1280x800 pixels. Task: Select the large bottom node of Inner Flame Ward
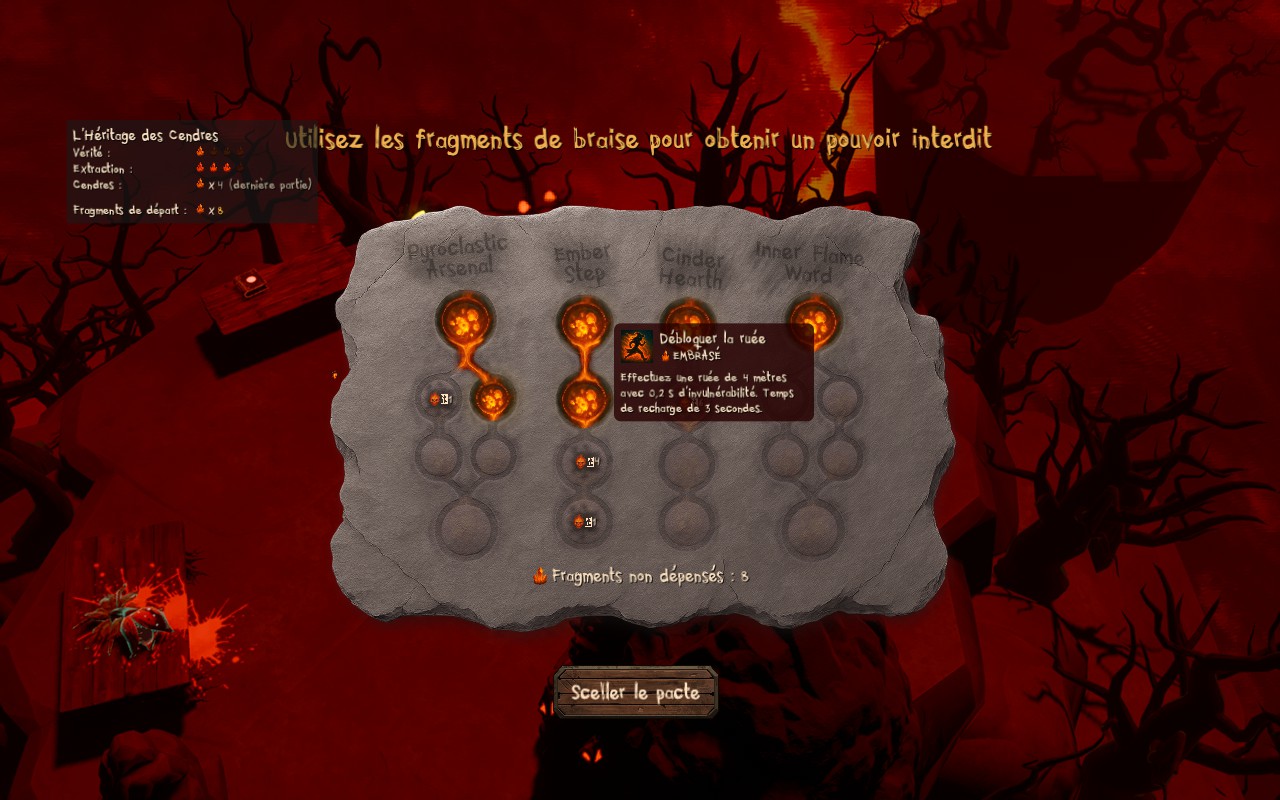click(x=811, y=524)
